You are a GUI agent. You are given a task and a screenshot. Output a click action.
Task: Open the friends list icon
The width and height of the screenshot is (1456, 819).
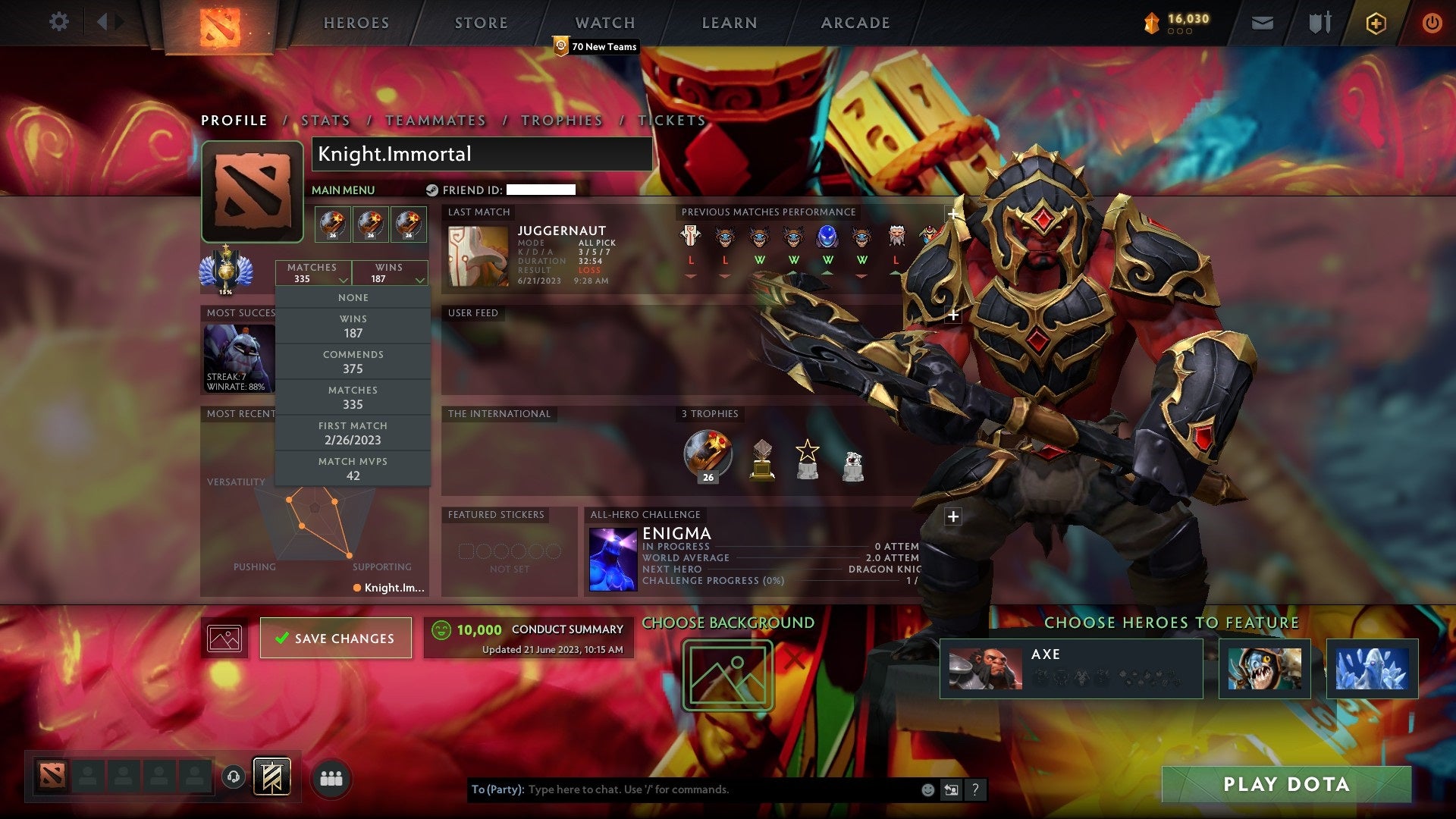[x=330, y=776]
